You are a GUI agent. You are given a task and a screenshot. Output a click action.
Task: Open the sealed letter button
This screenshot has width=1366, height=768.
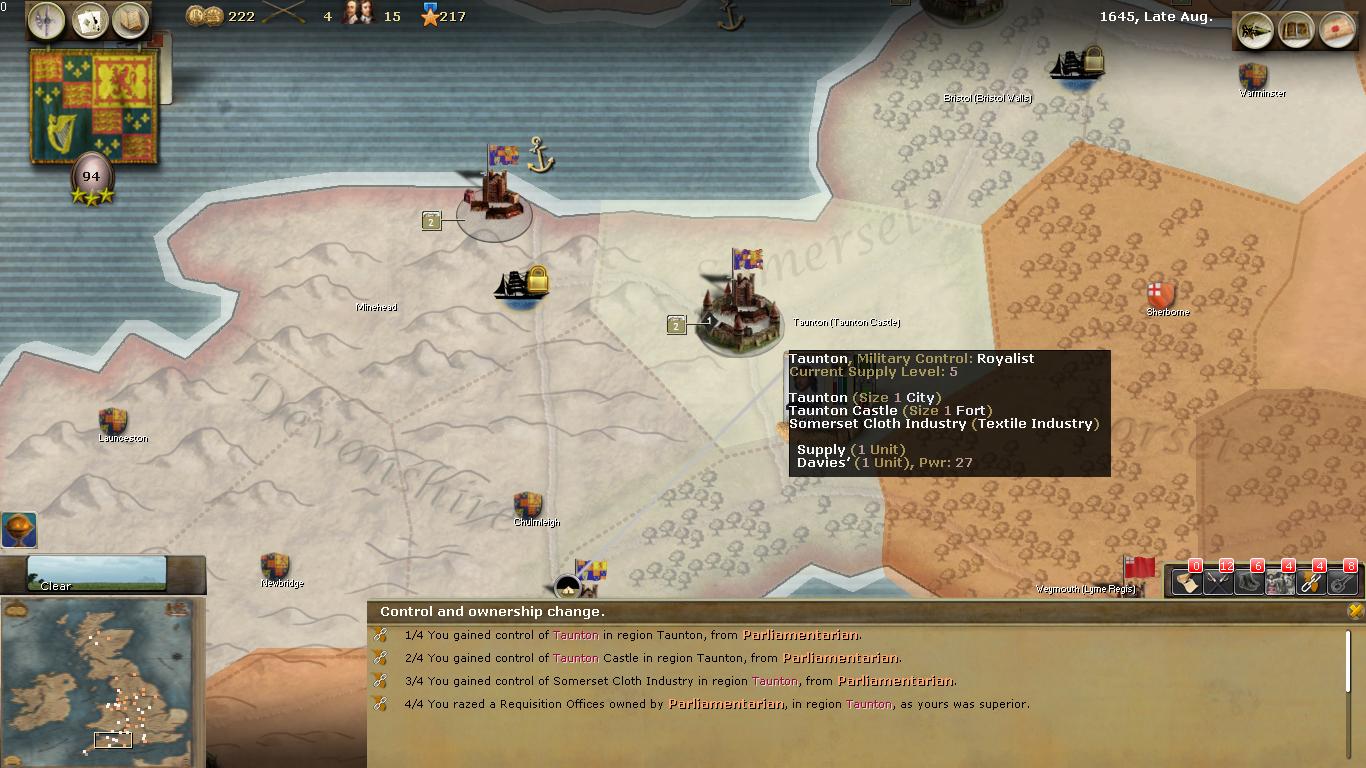coord(1337,30)
